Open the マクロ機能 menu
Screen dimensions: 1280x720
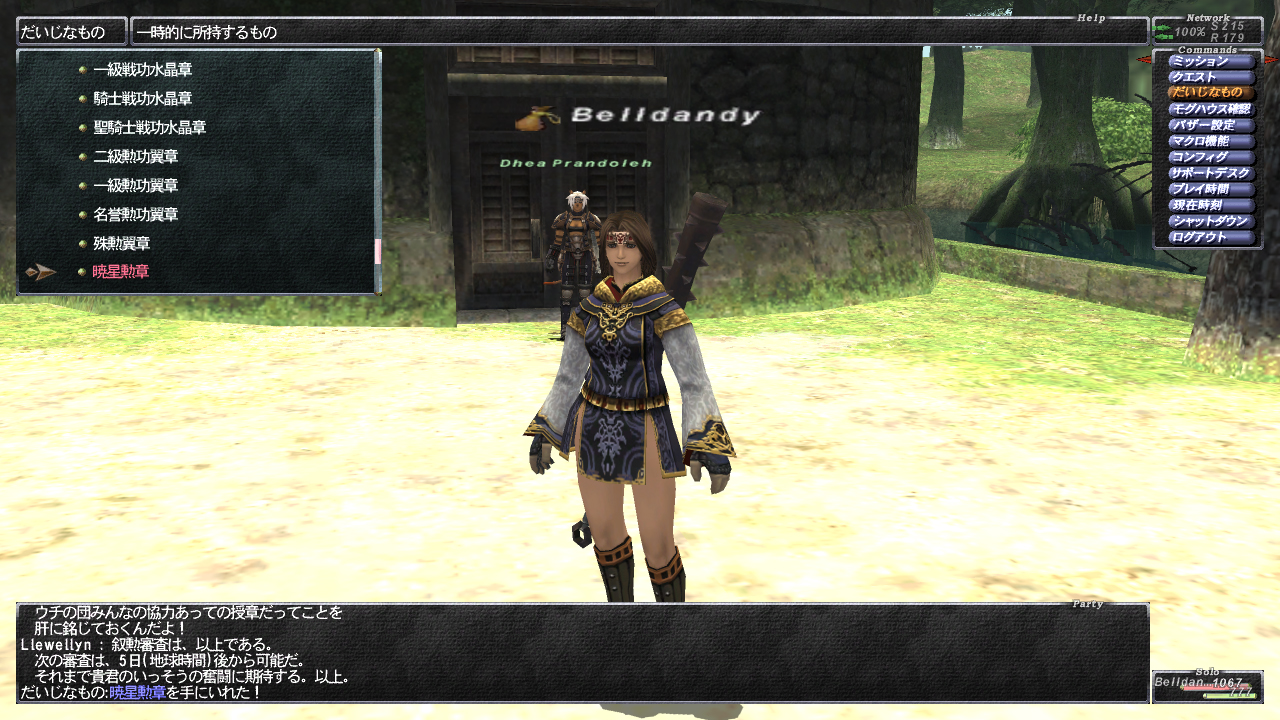click(x=1211, y=141)
